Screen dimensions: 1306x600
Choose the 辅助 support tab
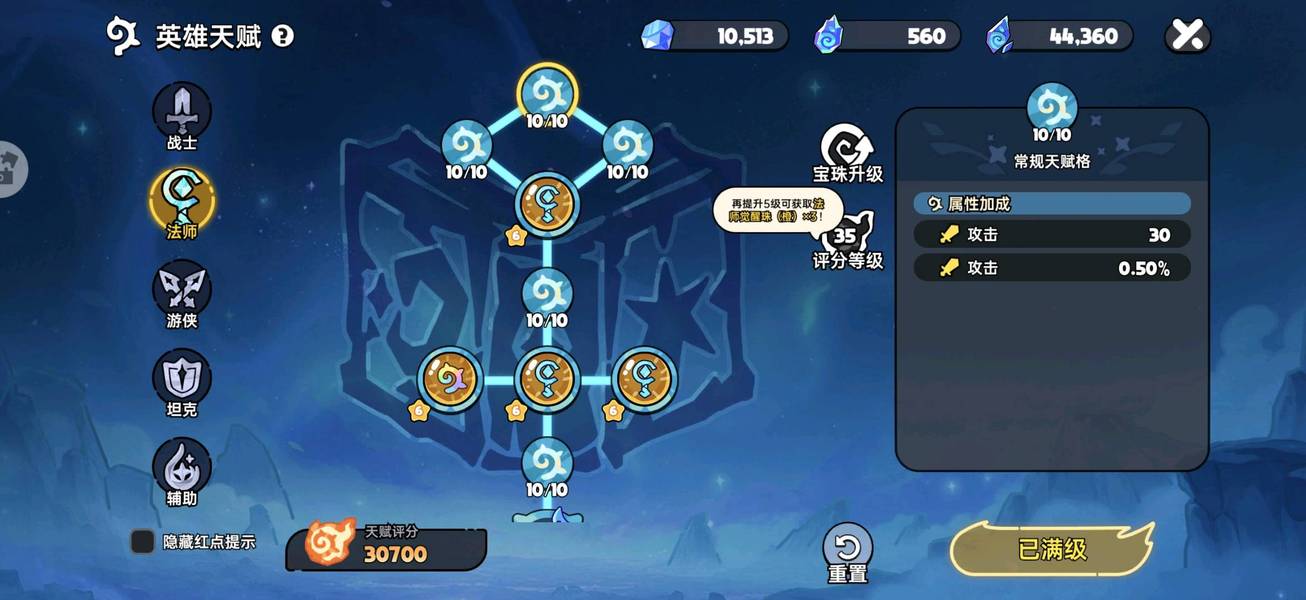182,466
